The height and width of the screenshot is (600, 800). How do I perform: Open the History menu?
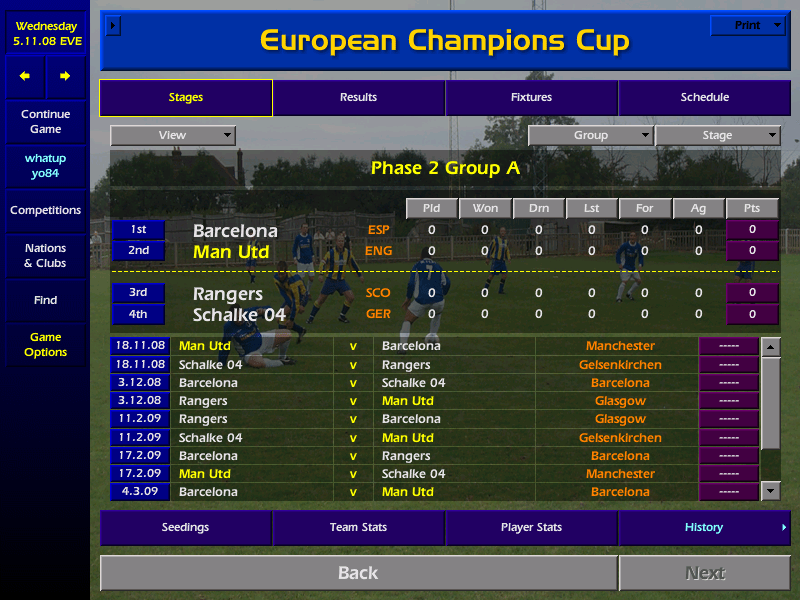pos(704,527)
